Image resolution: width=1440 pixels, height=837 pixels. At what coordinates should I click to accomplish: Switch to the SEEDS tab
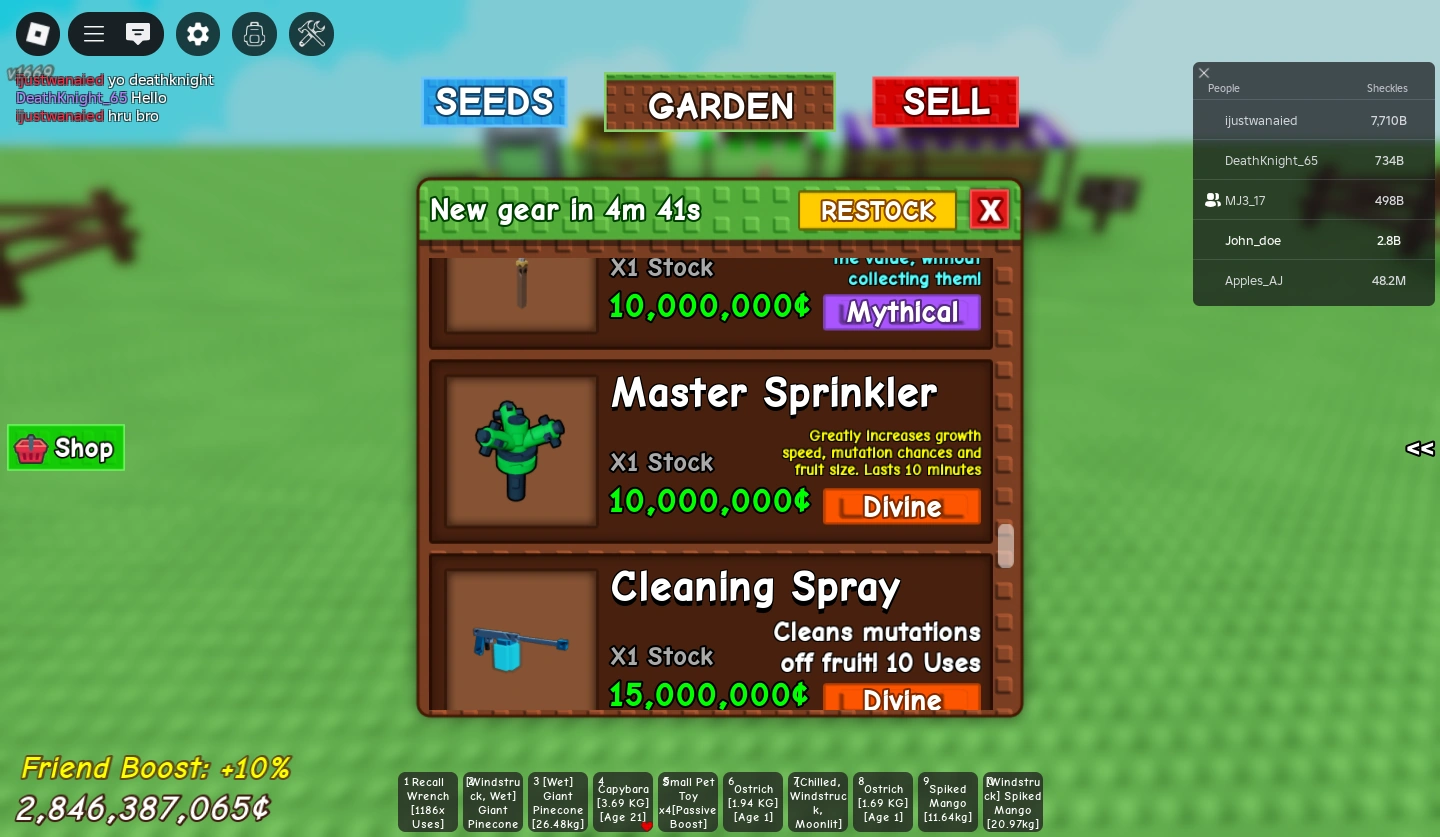tap(494, 102)
